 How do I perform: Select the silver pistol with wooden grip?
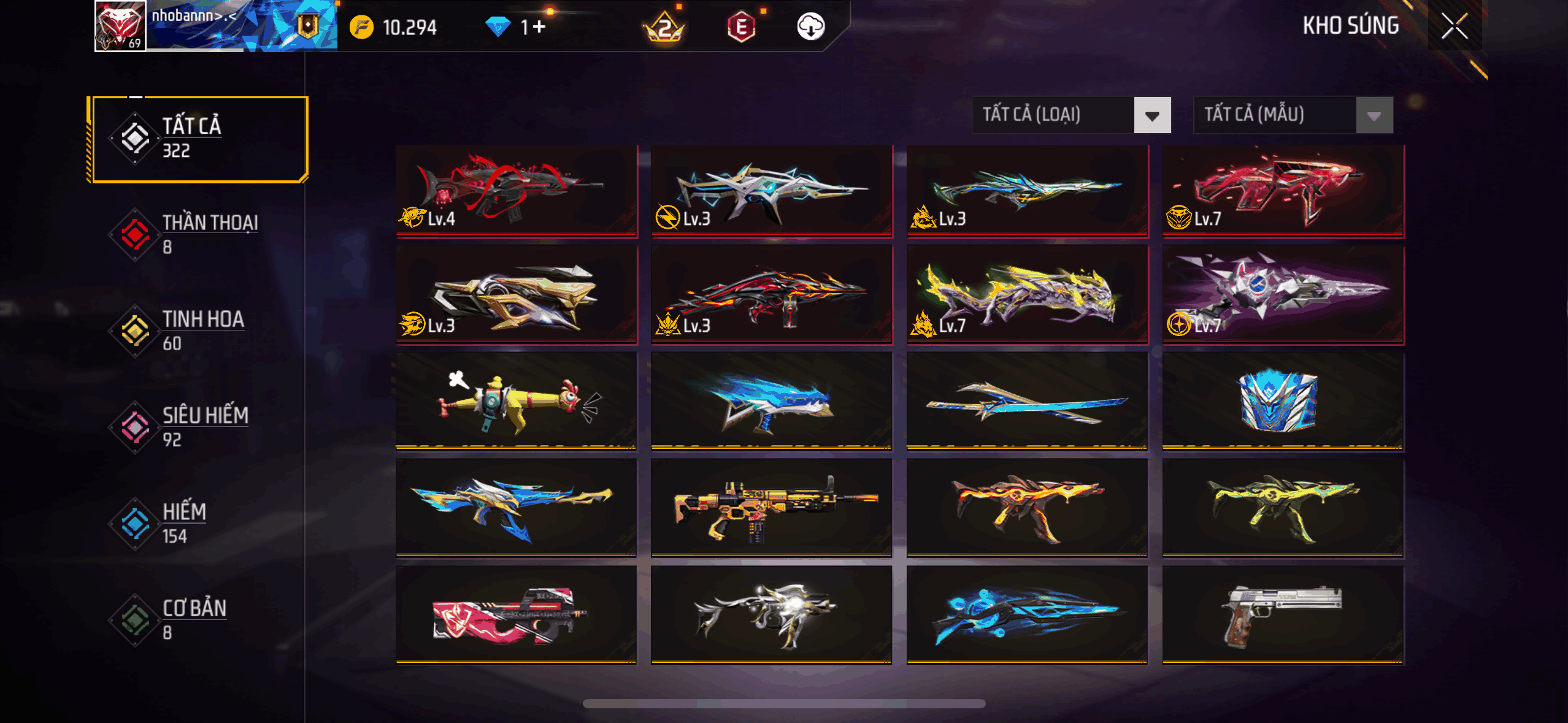(1283, 614)
